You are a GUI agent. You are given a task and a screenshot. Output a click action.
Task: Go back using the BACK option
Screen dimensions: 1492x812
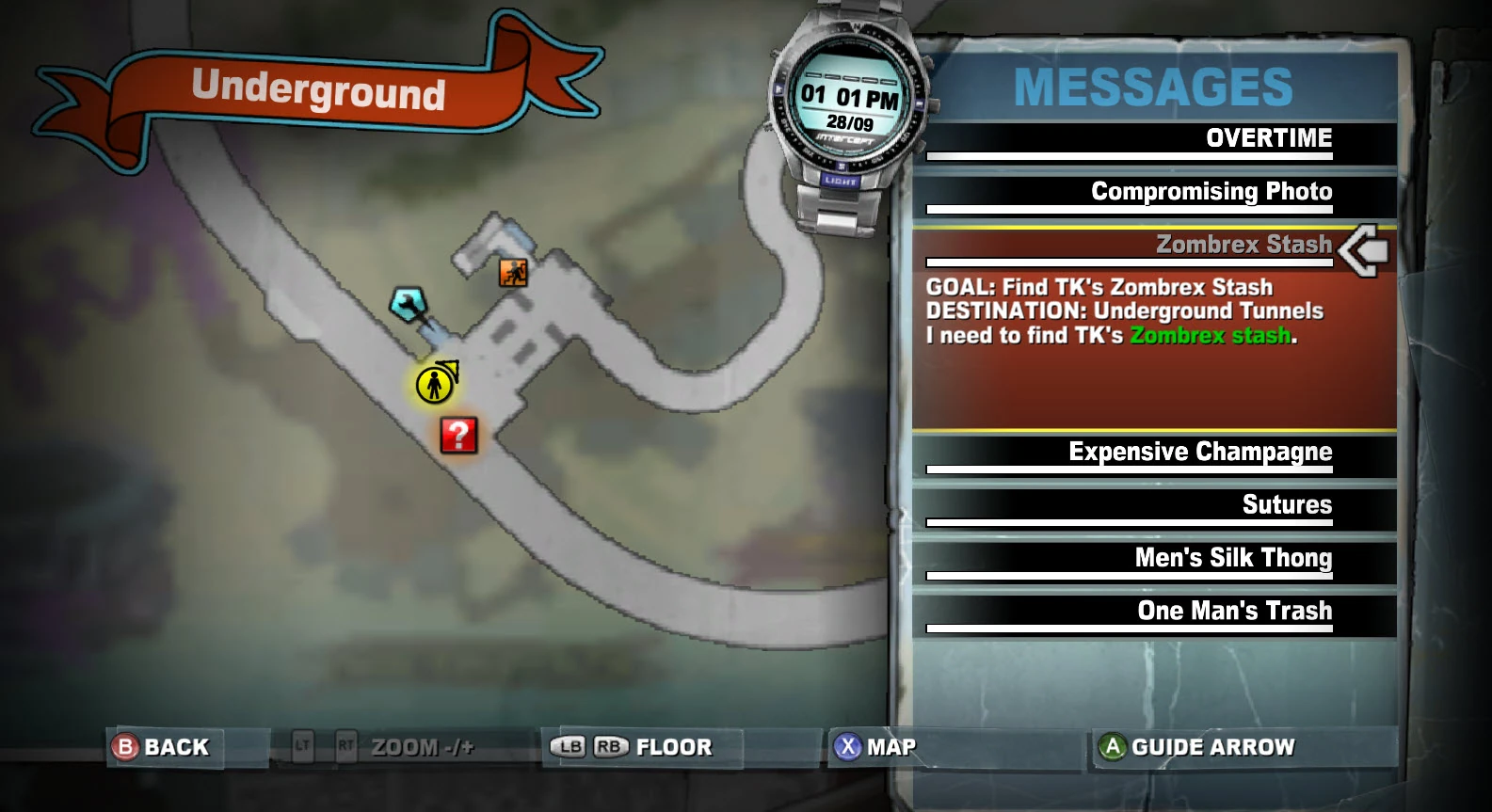pos(162,747)
